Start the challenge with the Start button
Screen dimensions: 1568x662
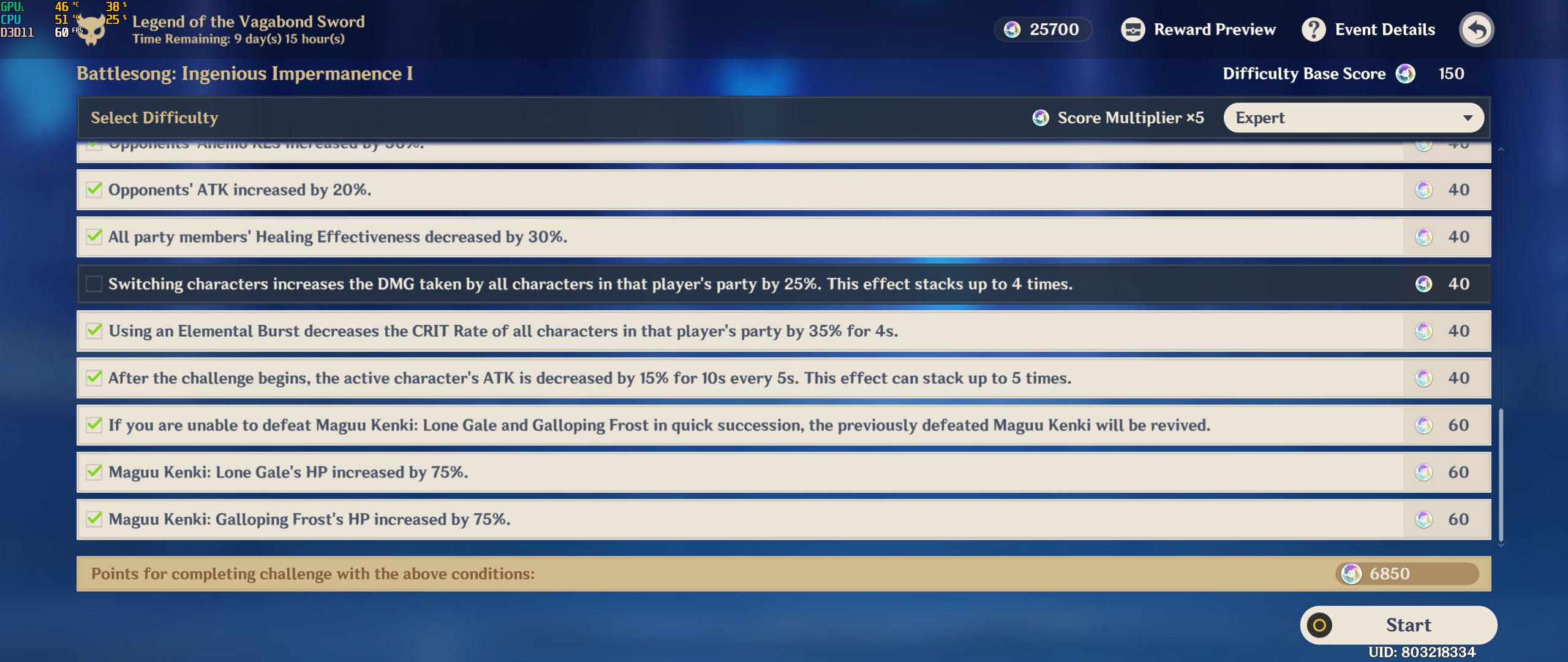[1398, 625]
